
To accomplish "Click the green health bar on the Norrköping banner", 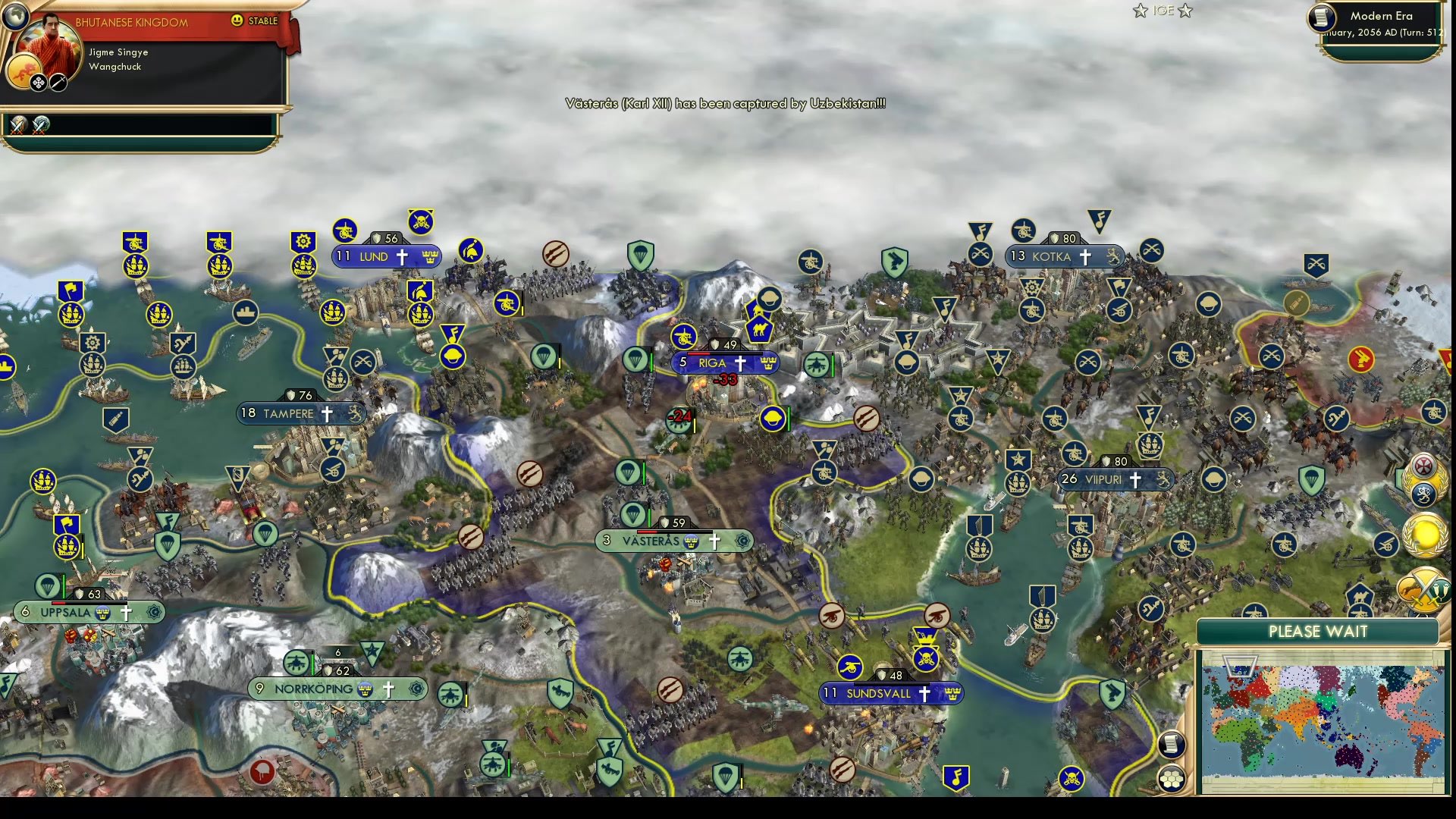I will point(312,664).
